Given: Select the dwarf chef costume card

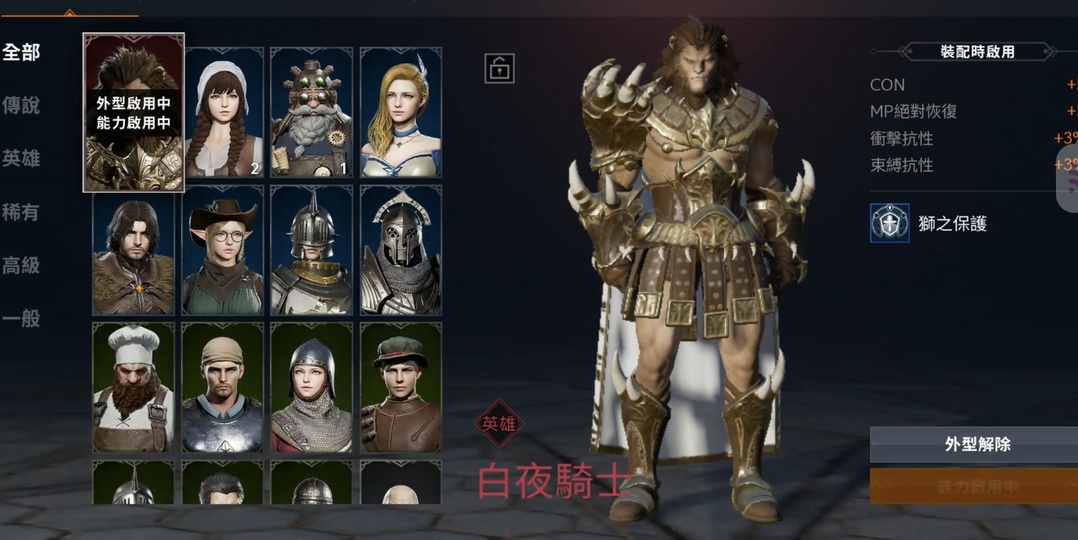Looking at the screenshot, I should pos(134,387).
